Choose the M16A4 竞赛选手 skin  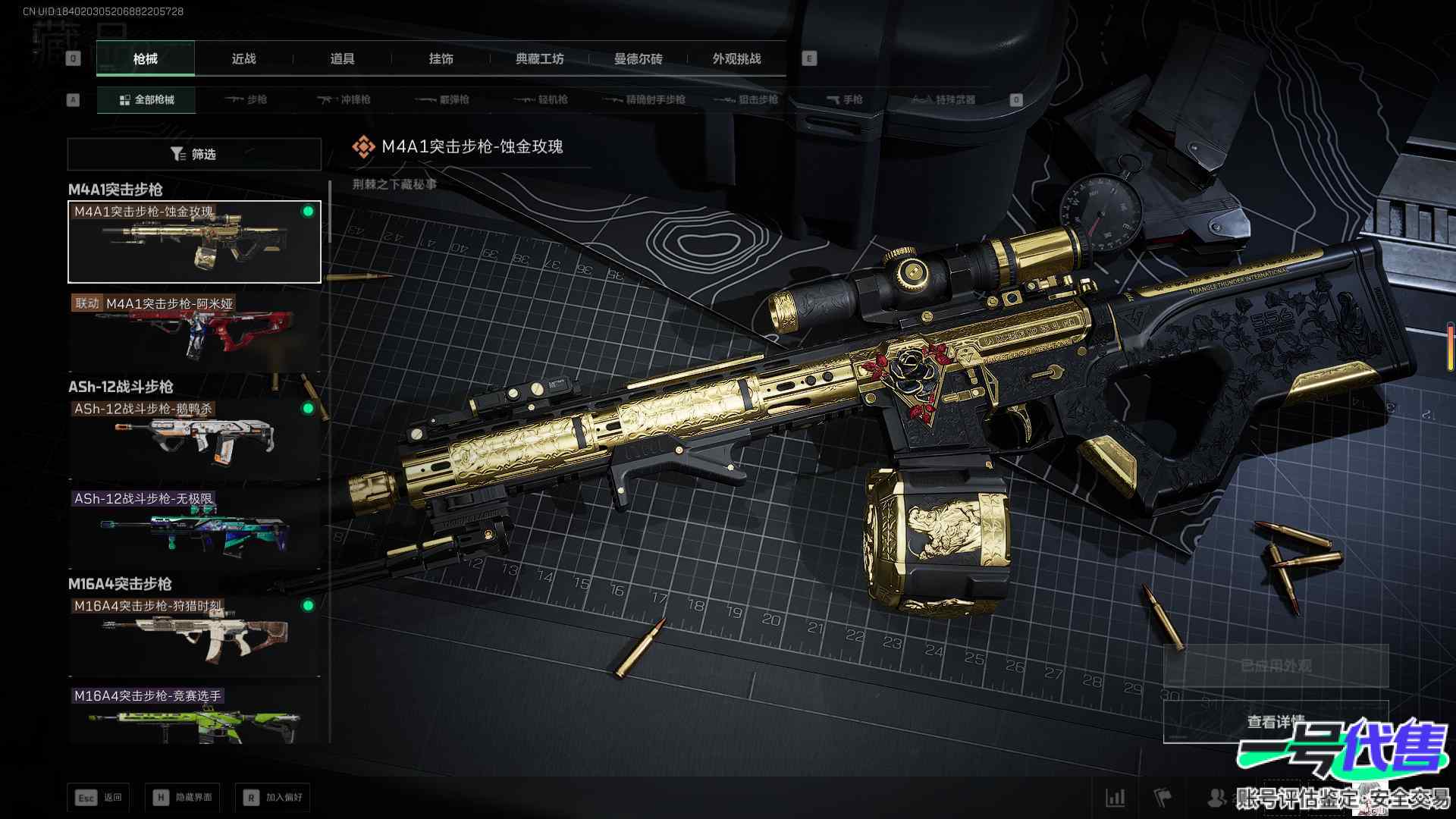coord(194,717)
